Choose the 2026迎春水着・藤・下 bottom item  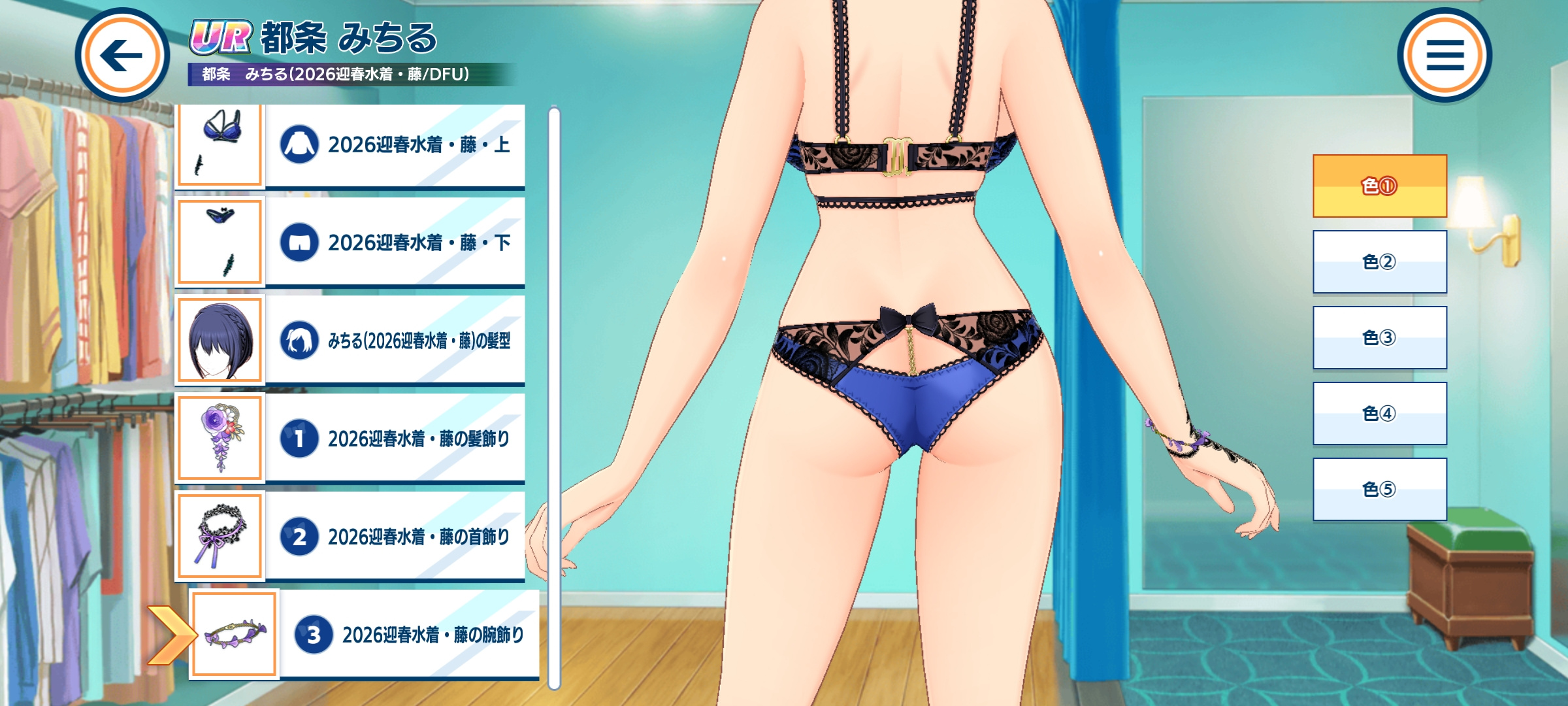coord(395,243)
